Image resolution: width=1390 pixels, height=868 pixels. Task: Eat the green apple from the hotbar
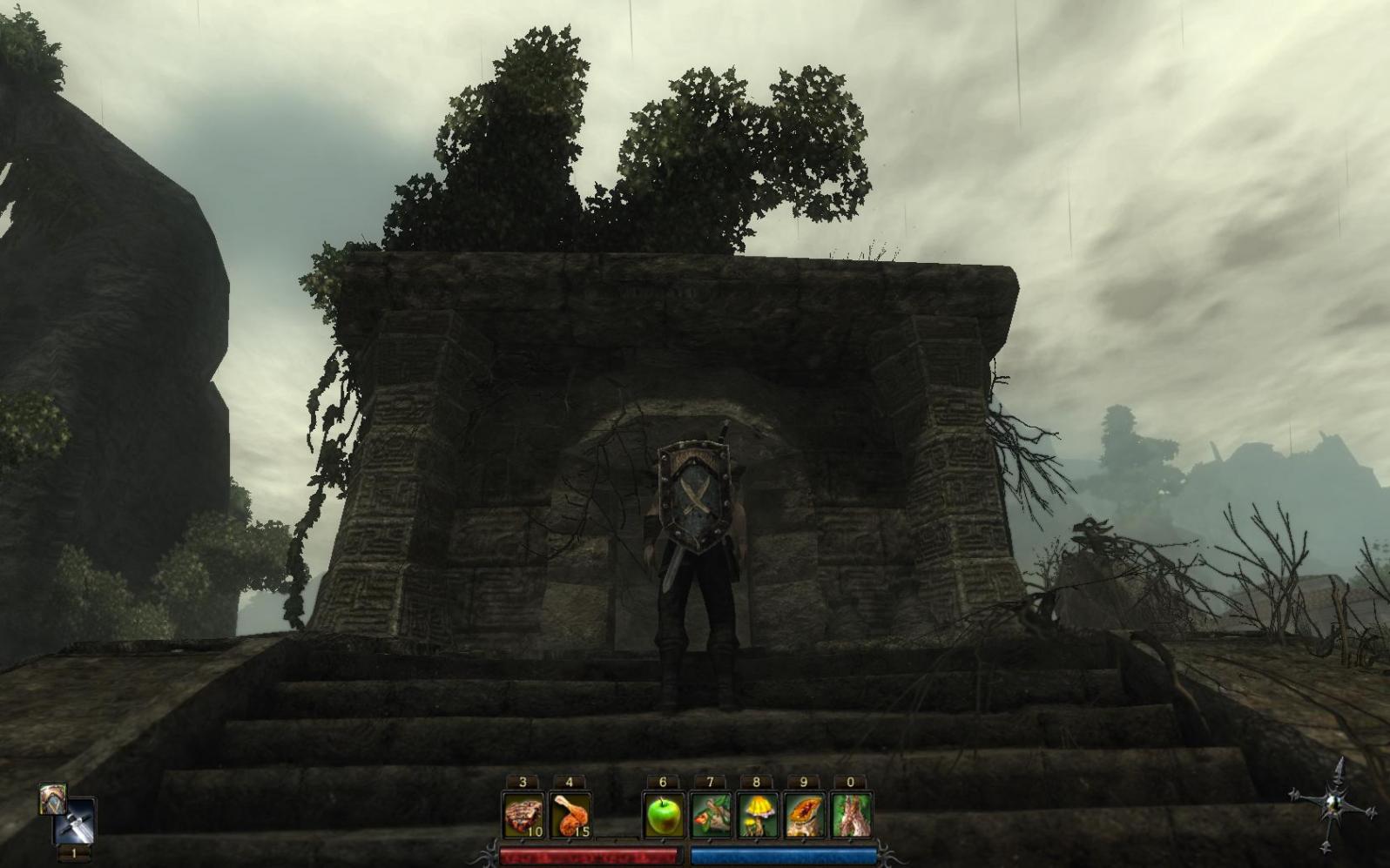coord(663,817)
